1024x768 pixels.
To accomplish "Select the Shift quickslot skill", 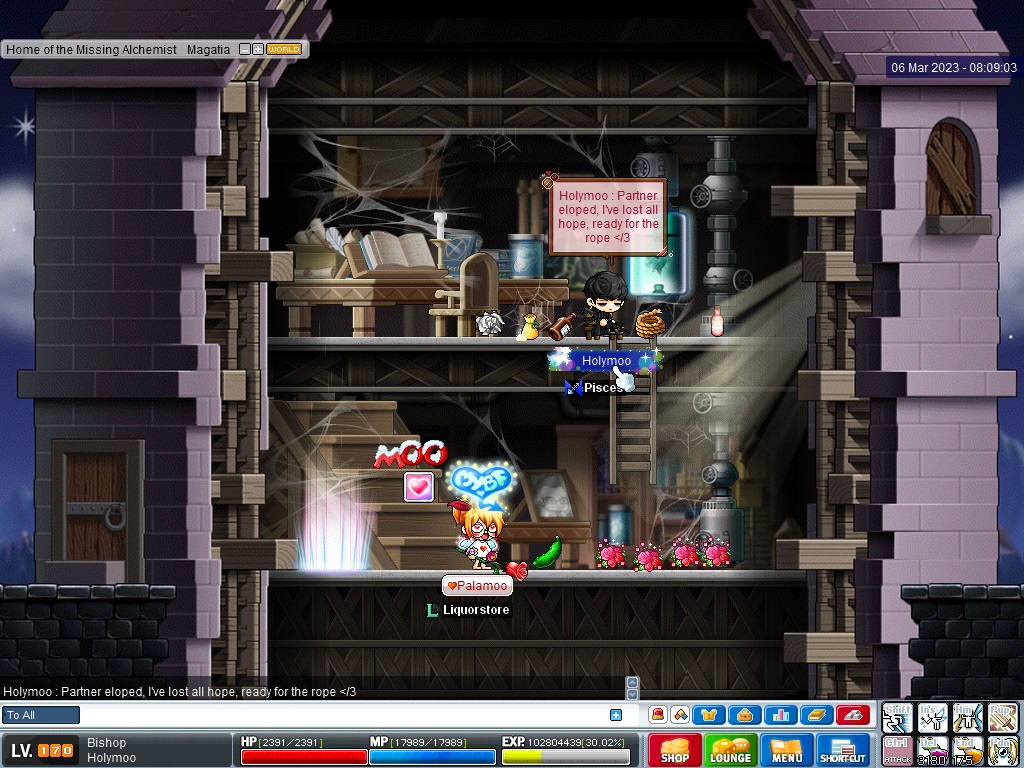I will (897, 717).
